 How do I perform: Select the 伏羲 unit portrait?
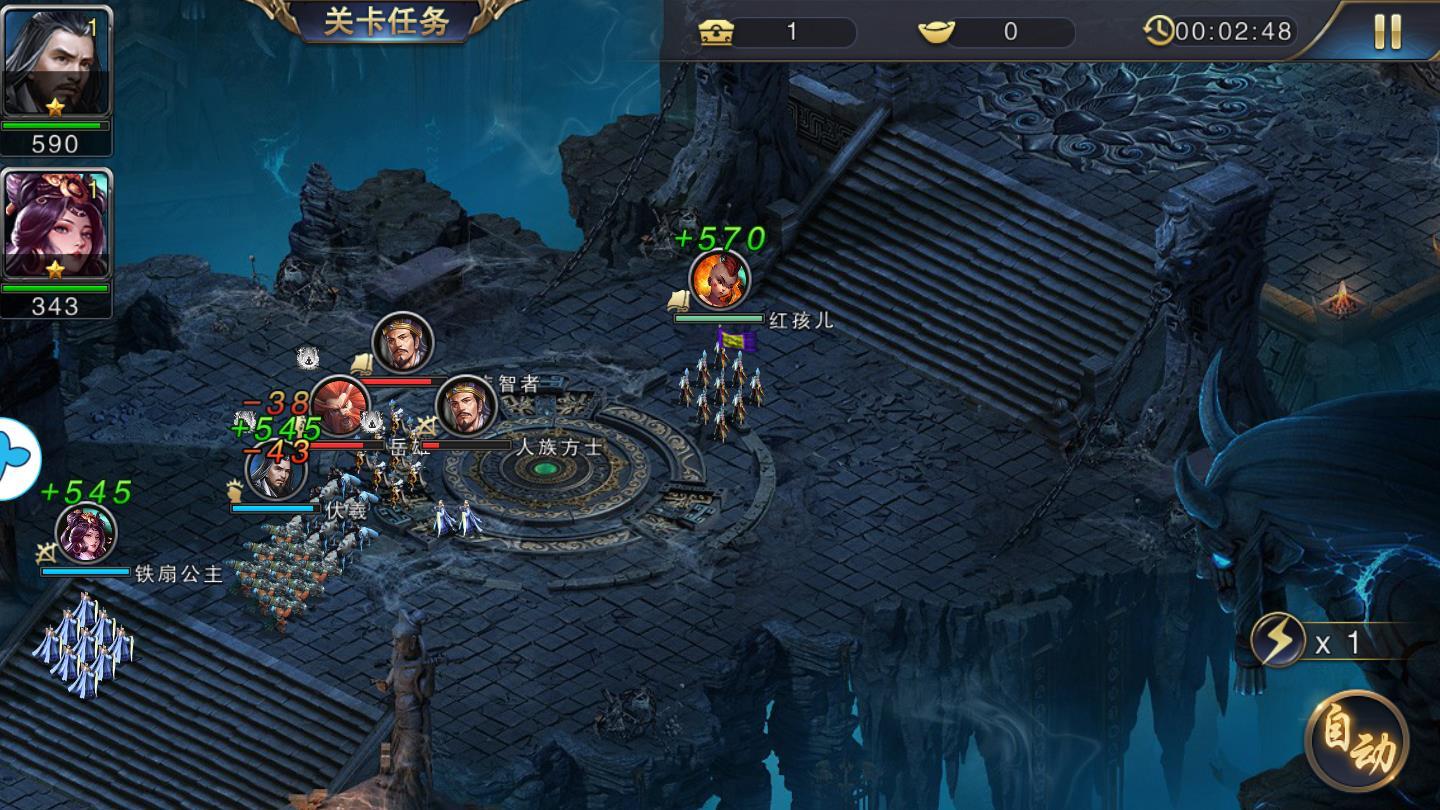click(276, 473)
